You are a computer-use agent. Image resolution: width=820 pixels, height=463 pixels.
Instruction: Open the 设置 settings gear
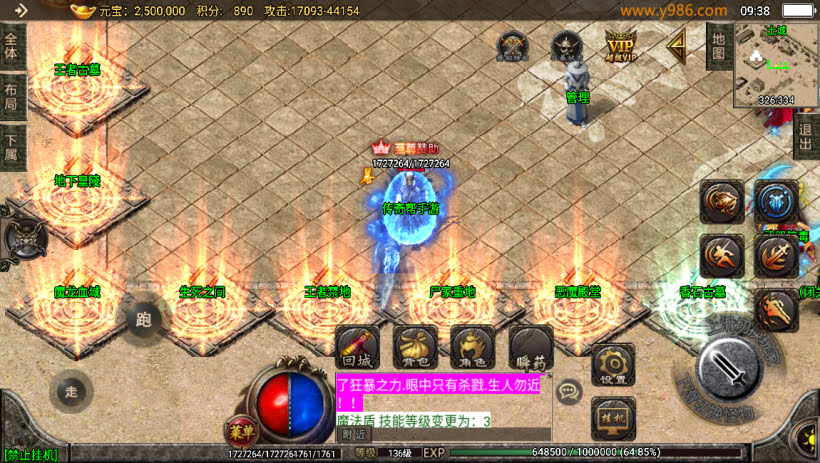pyautogui.click(x=613, y=366)
